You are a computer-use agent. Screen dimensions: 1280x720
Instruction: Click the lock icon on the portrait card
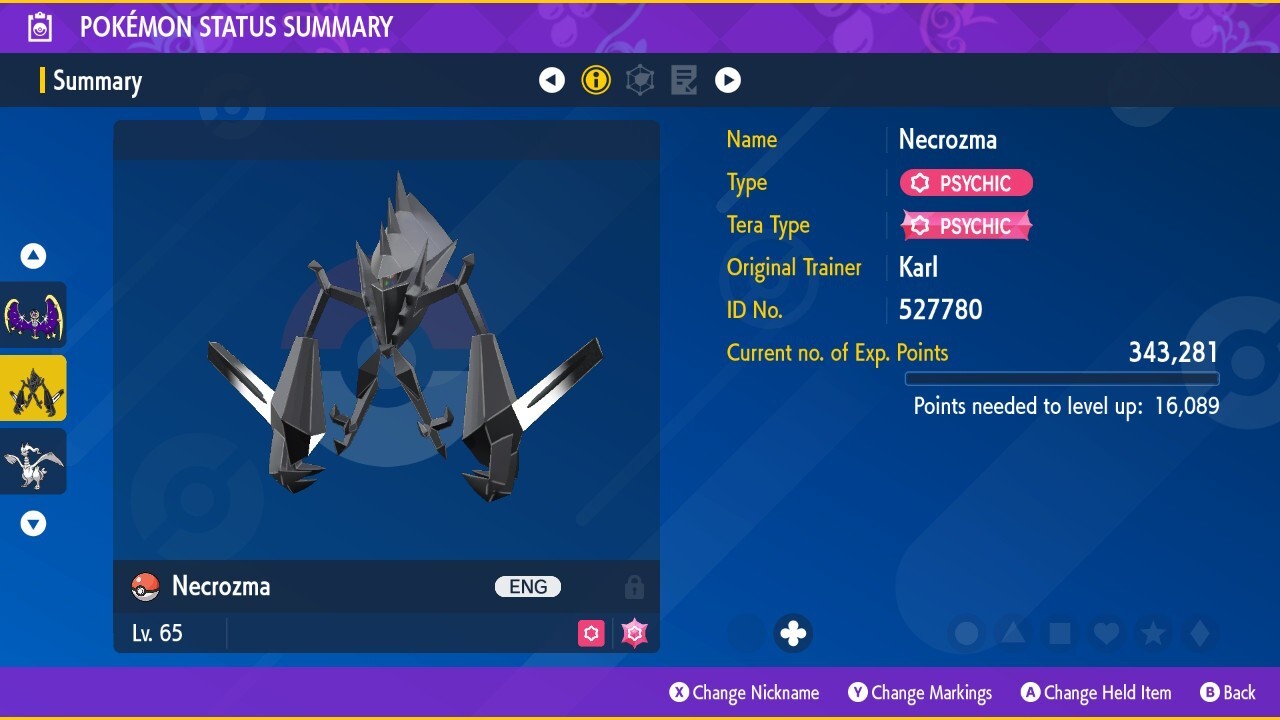tap(634, 586)
